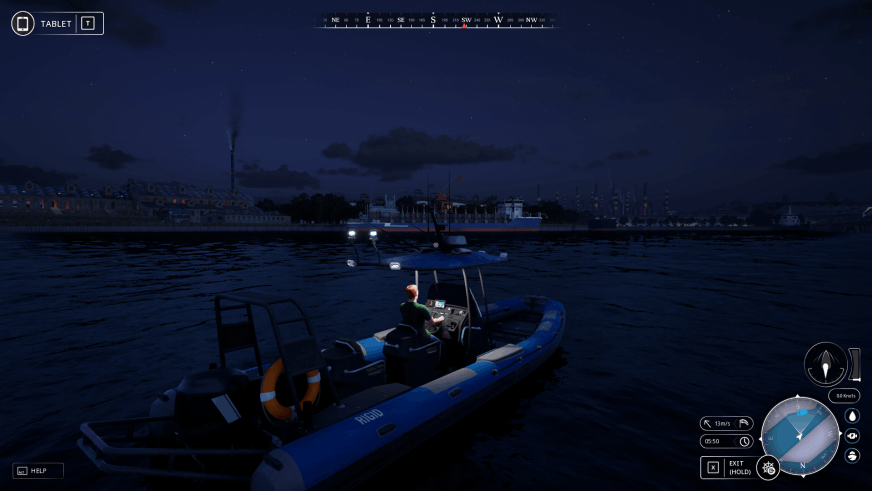Open the tablet from the tablet icon

tap(23, 24)
